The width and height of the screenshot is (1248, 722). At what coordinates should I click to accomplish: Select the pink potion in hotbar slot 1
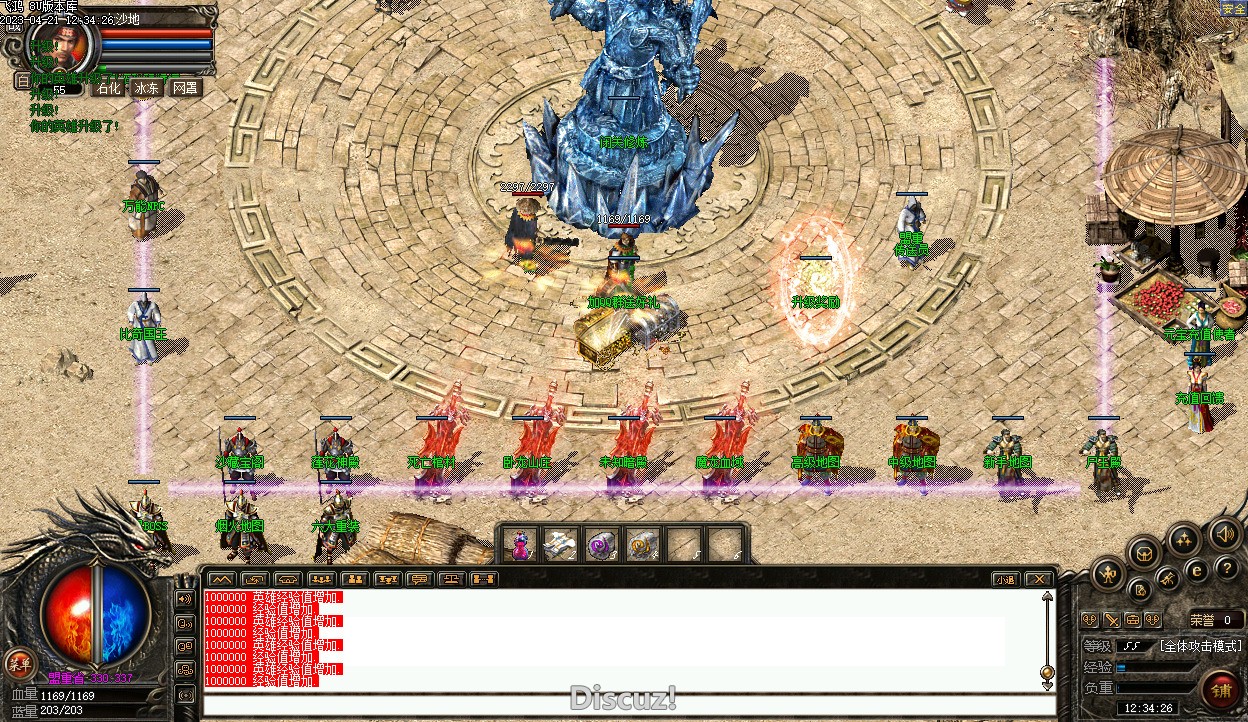tap(520, 545)
